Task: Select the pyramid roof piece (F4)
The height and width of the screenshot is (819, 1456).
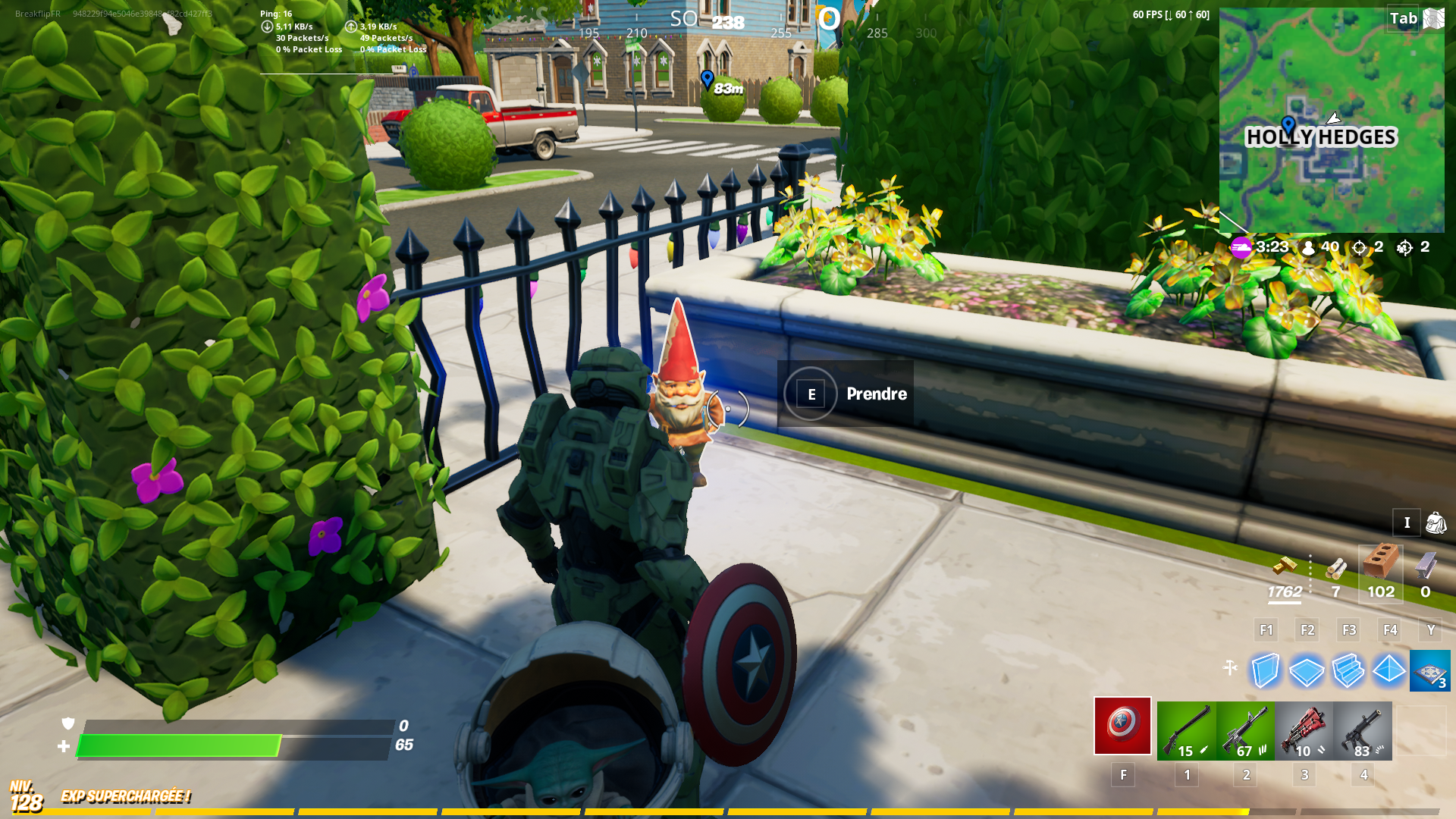Action: click(1390, 670)
